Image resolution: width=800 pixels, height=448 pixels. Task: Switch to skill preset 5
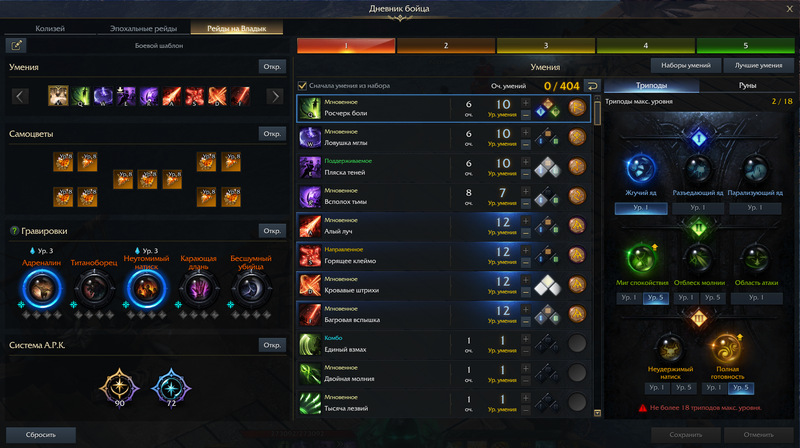745,45
